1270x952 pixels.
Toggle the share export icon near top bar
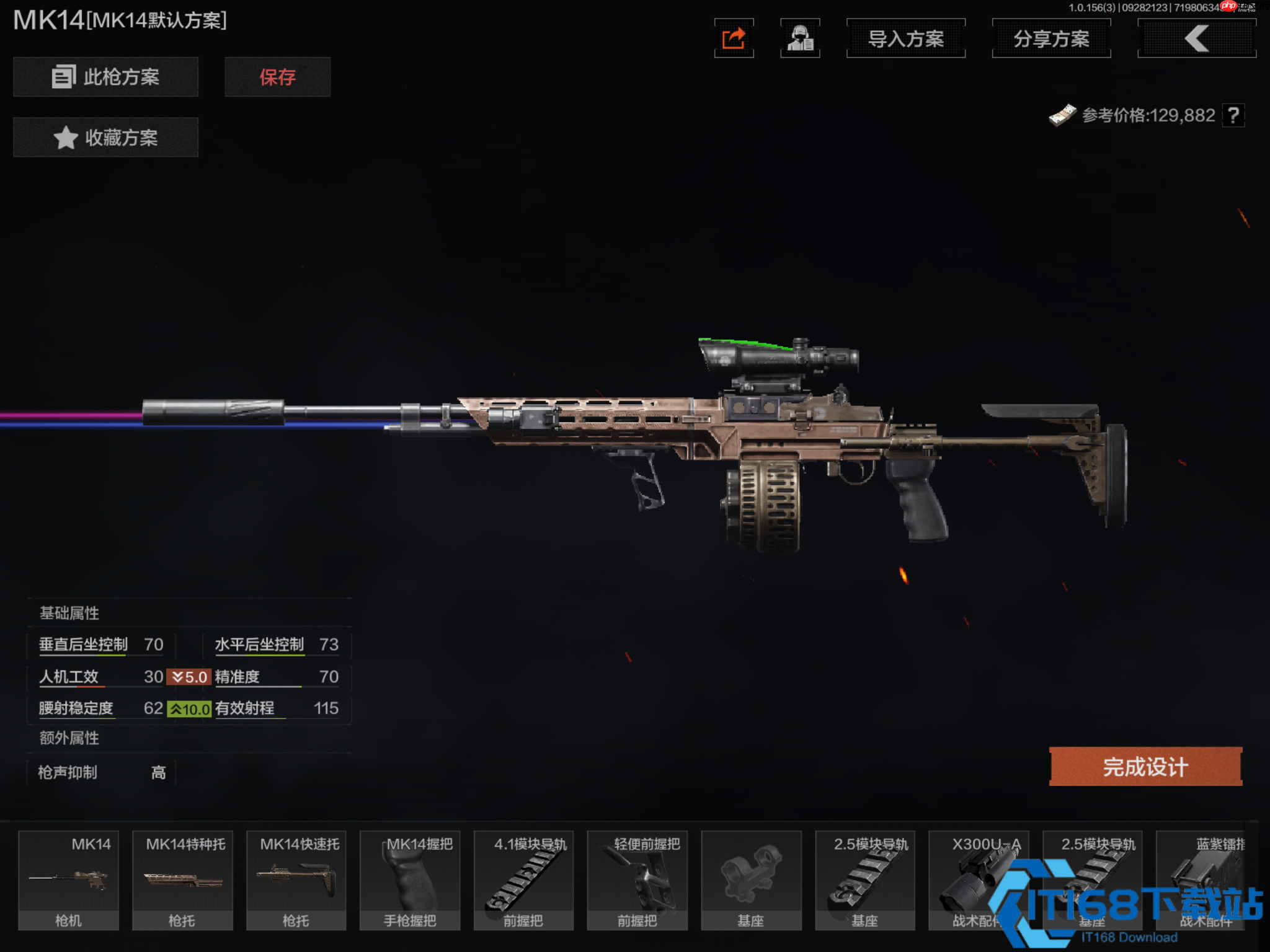click(x=734, y=38)
